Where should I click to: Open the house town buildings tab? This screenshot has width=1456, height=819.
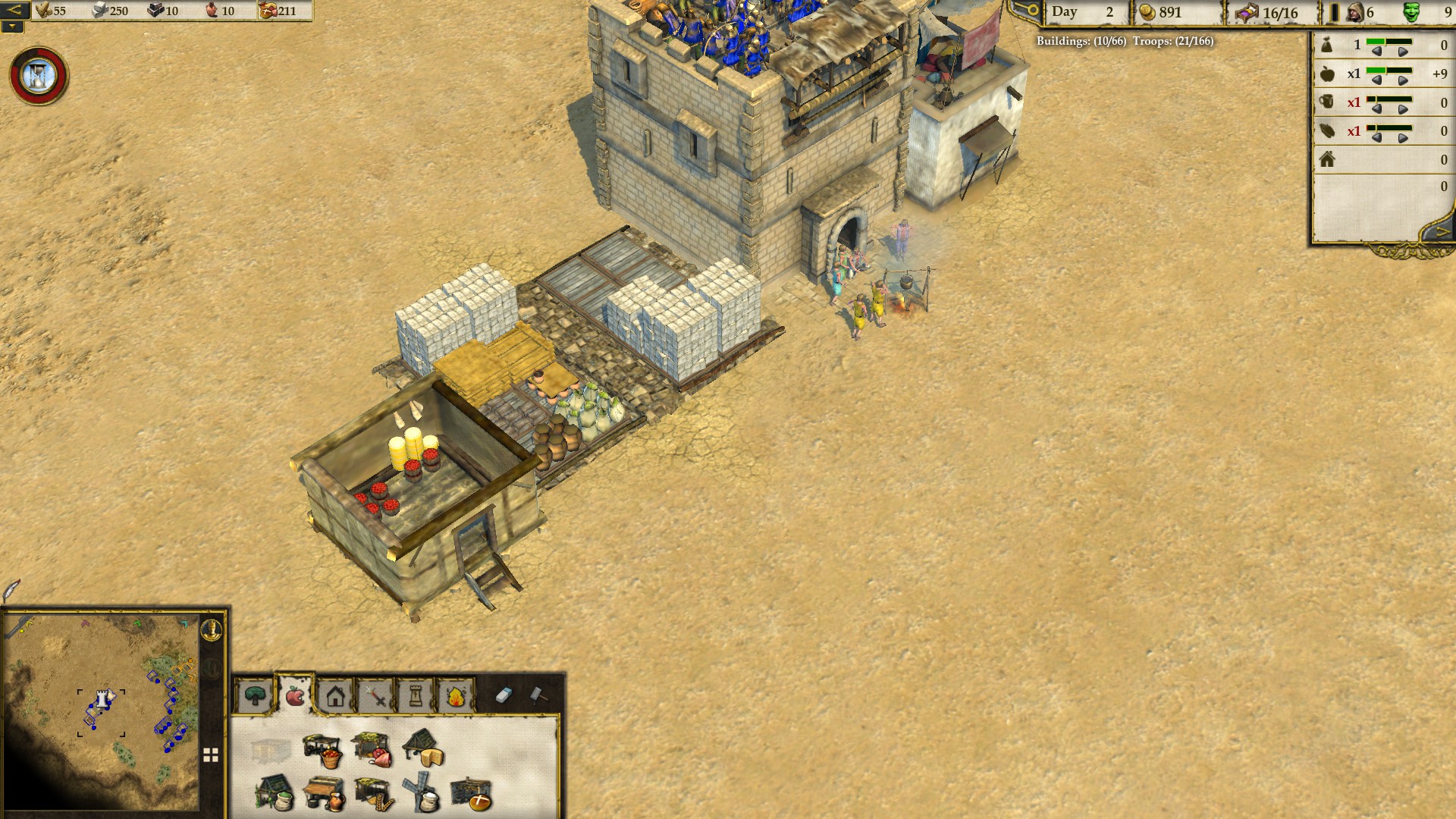click(x=336, y=695)
